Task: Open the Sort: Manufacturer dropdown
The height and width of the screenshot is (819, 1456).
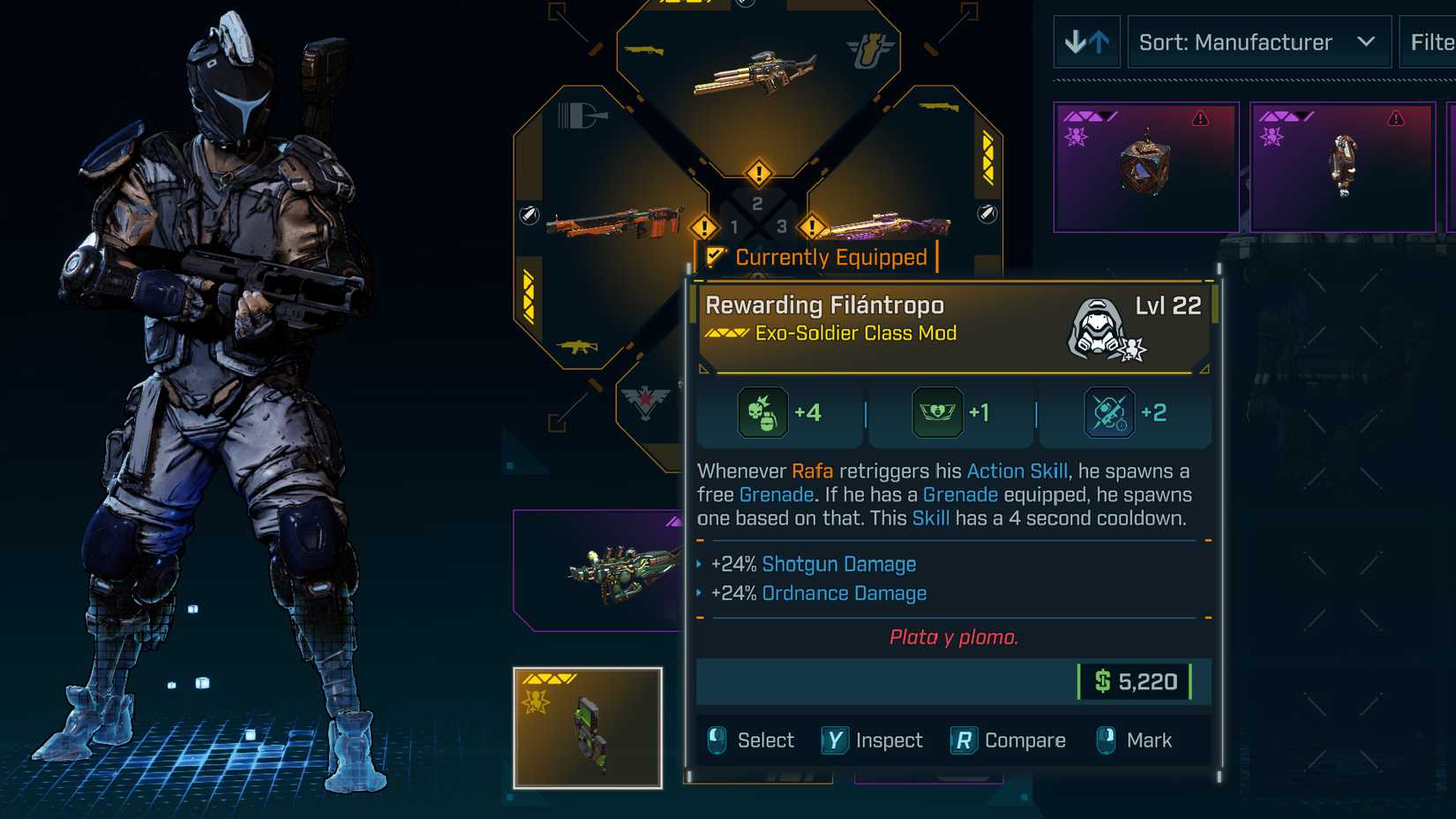Action: coord(1259,41)
